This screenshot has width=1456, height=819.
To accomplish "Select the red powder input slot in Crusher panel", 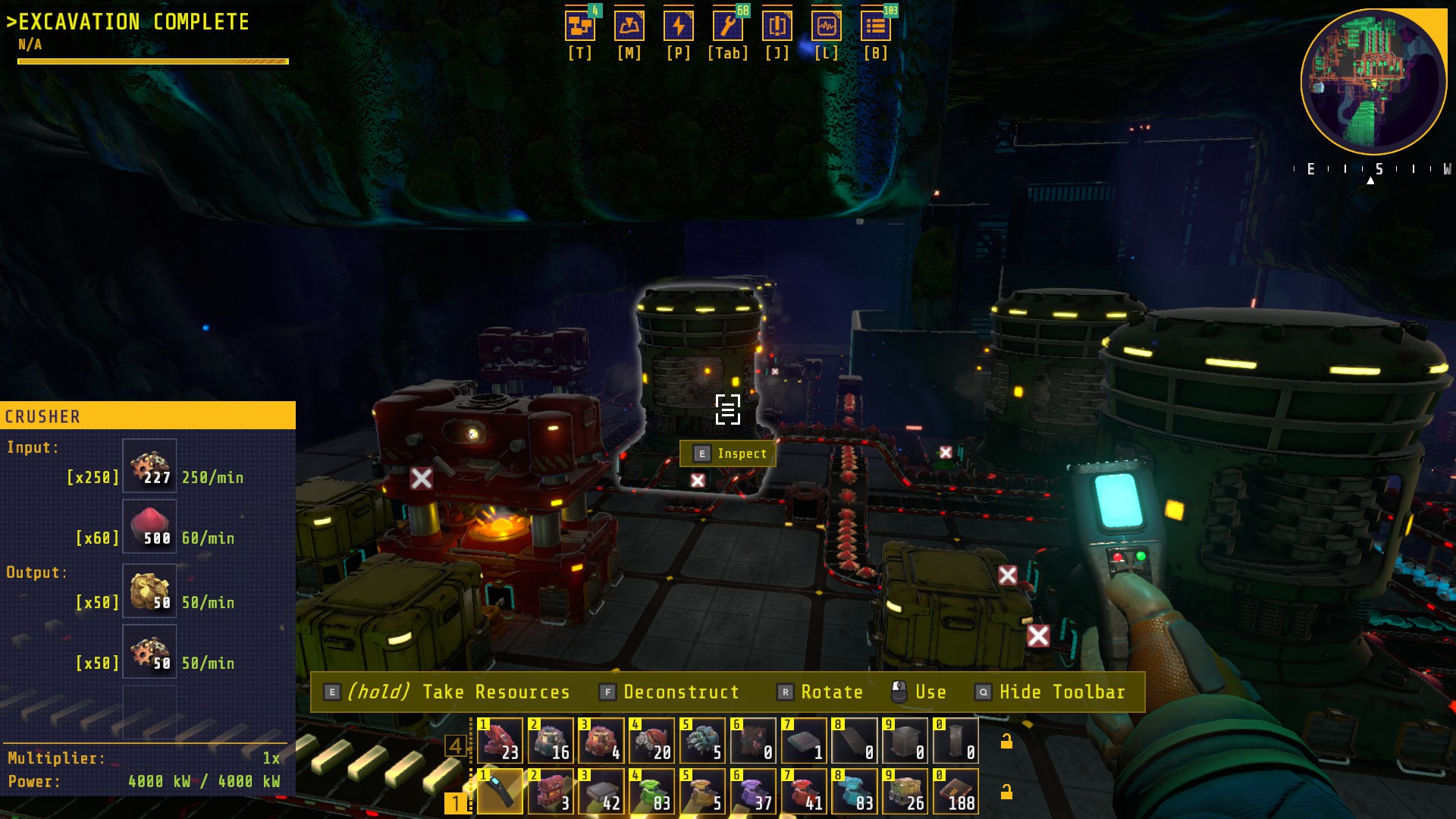I will (149, 526).
